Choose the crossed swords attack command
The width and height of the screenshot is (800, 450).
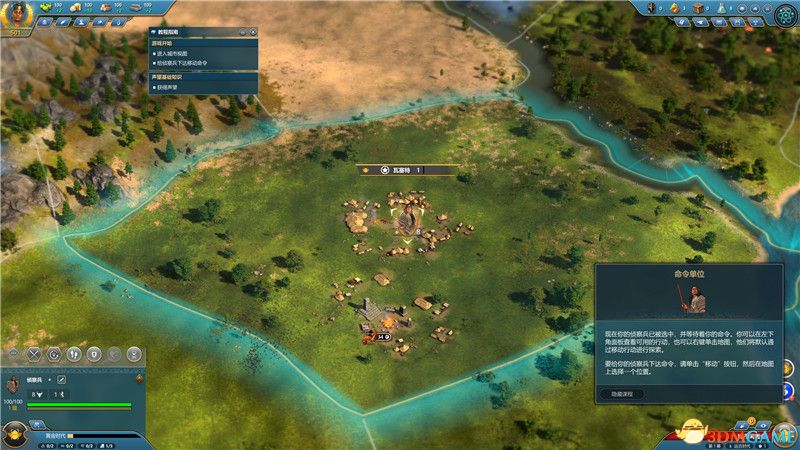(x=34, y=354)
